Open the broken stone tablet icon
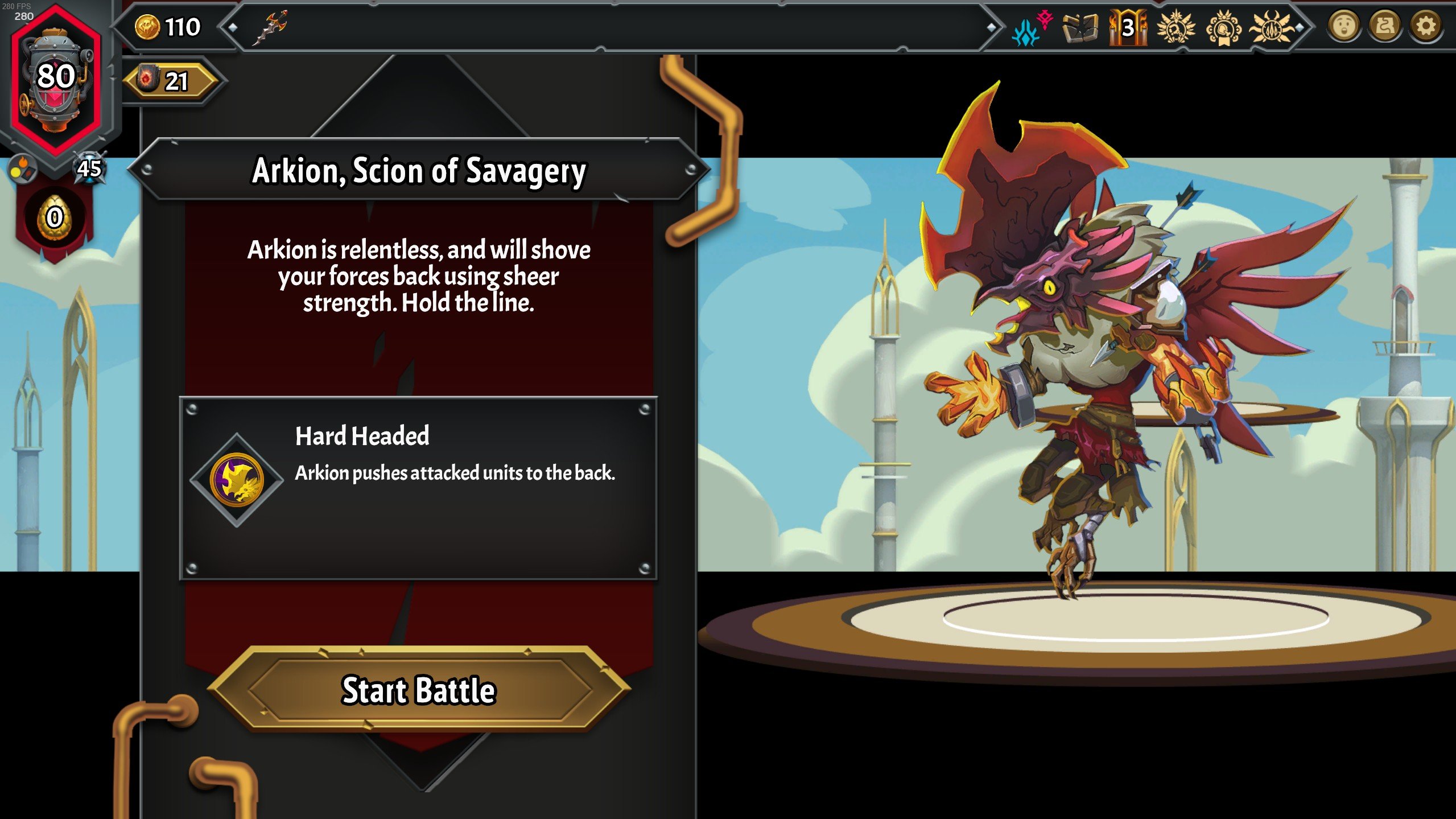The image size is (1456, 819). point(1079,27)
